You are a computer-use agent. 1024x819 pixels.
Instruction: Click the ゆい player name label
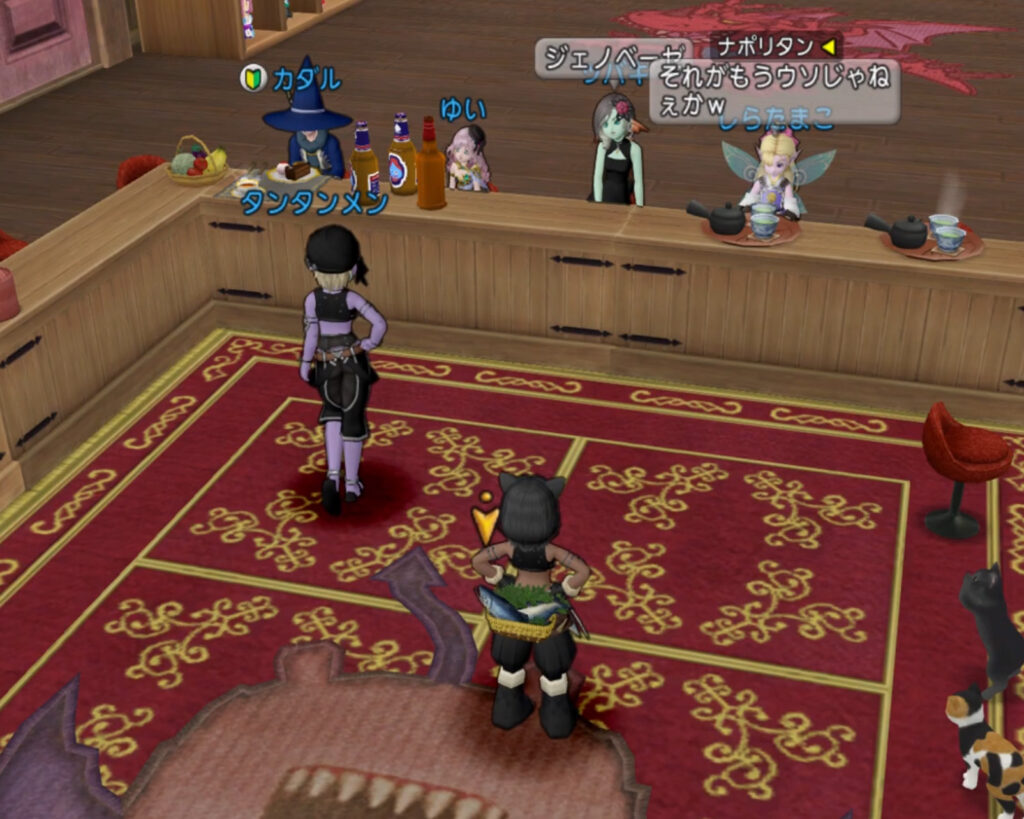click(x=462, y=108)
